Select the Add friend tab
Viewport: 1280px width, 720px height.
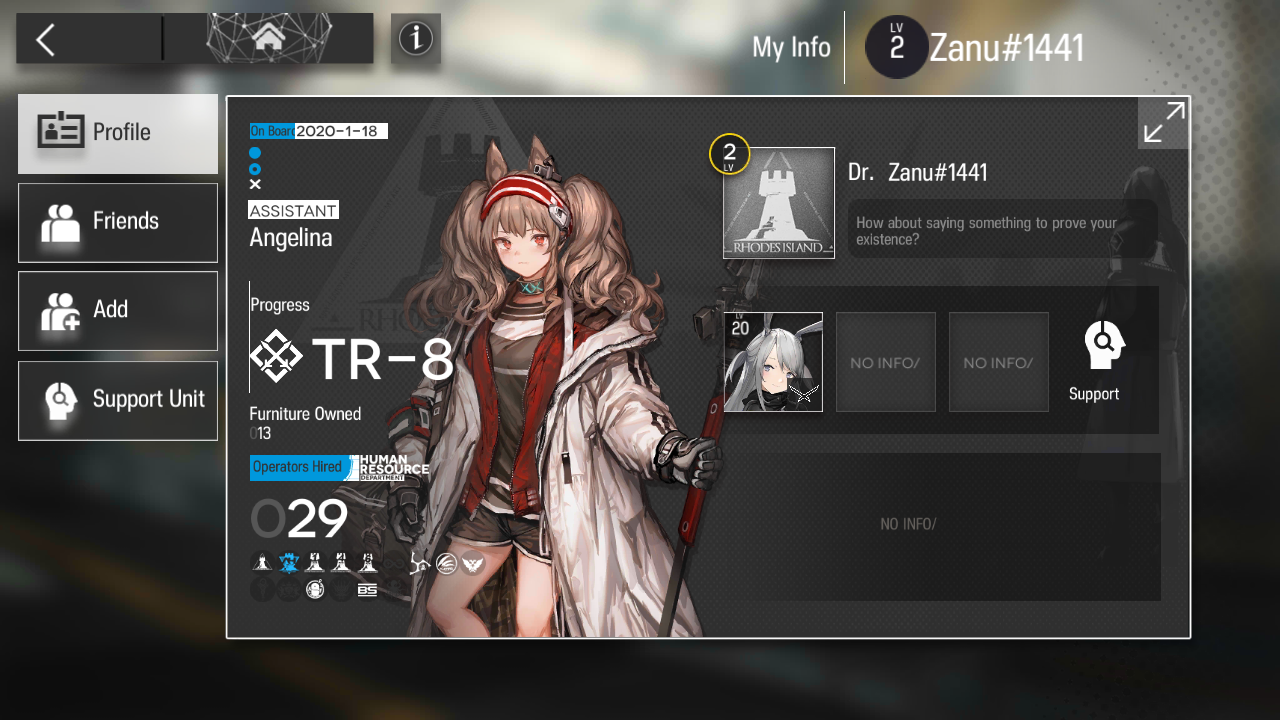point(118,310)
